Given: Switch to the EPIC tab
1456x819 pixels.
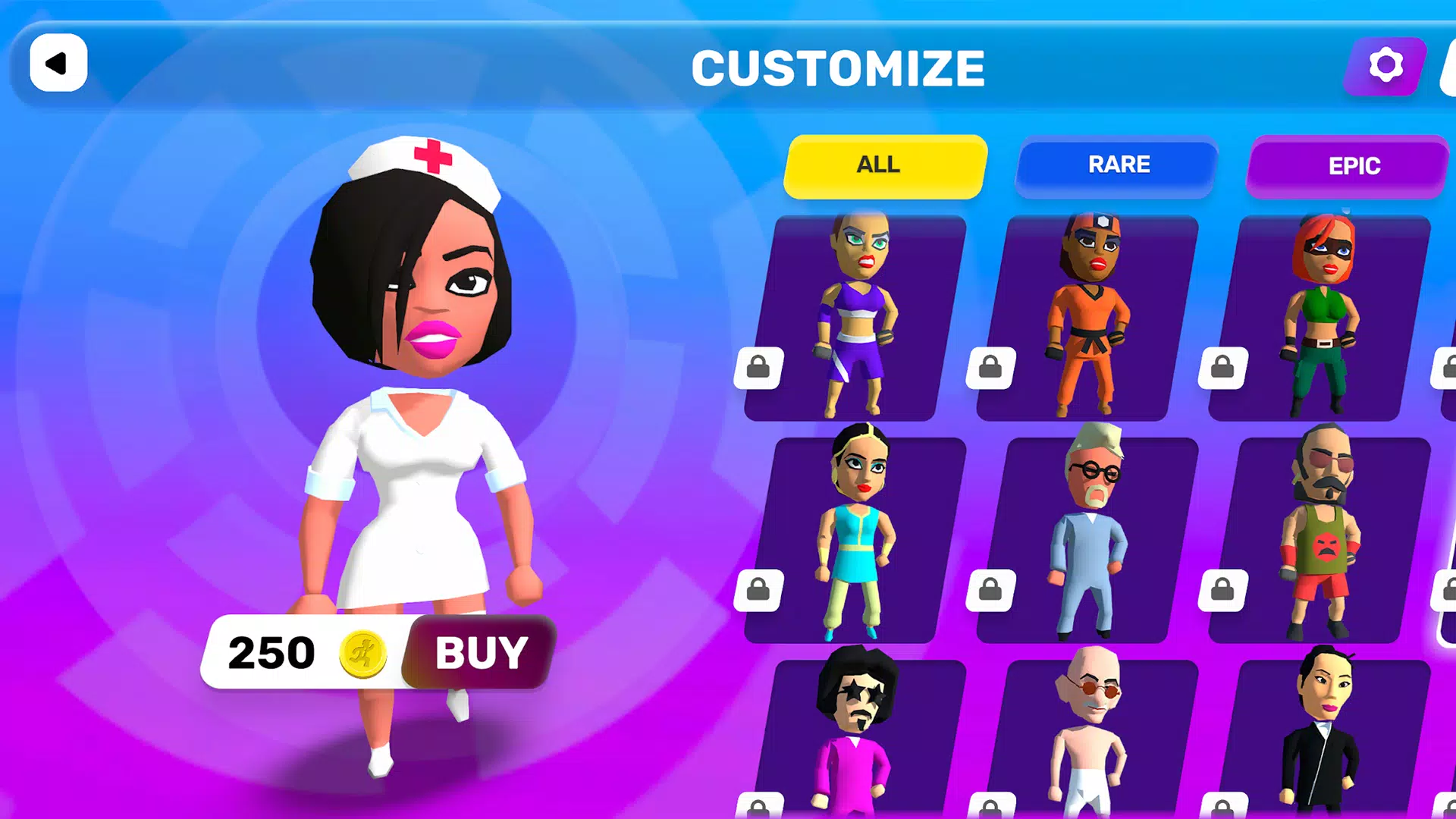Looking at the screenshot, I should point(1349,166).
